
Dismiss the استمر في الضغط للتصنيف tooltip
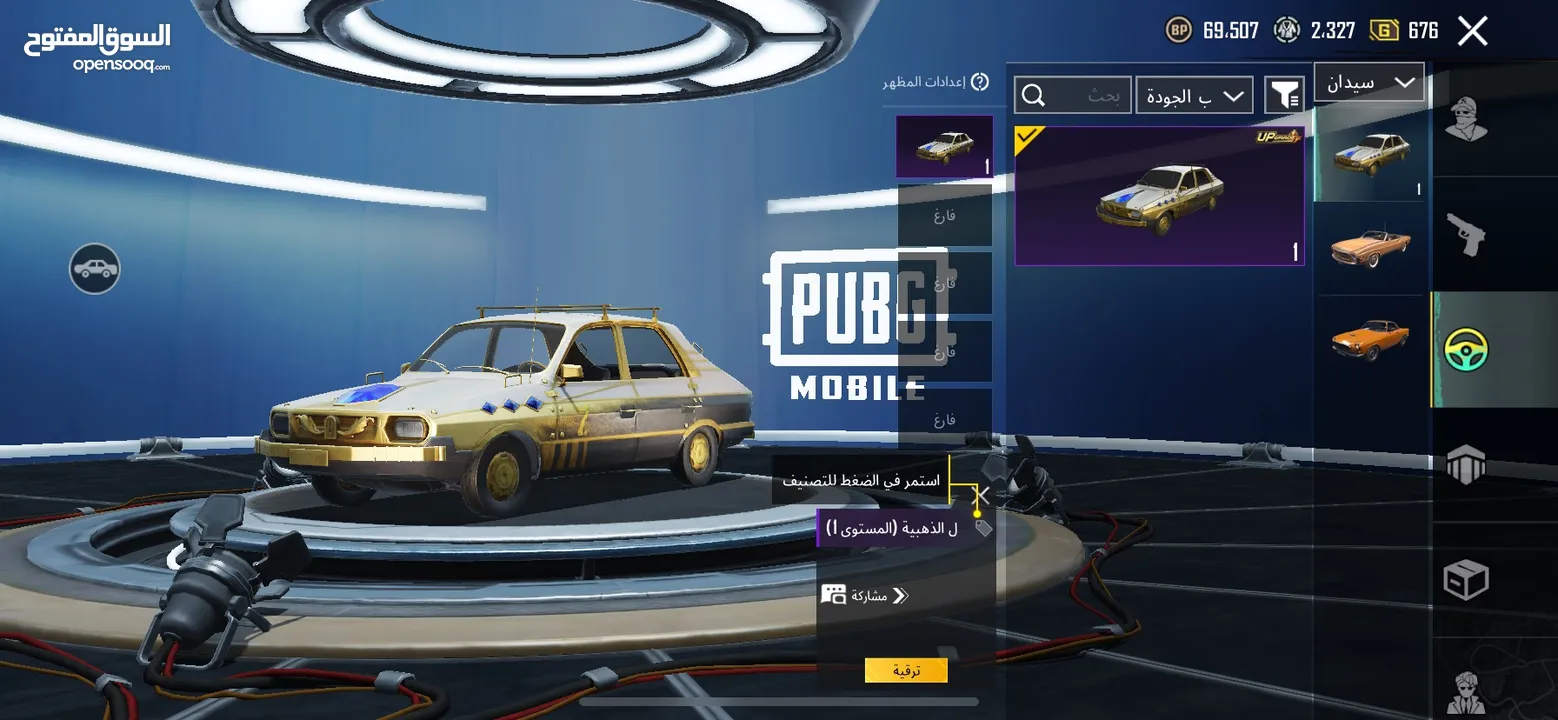pos(983,494)
